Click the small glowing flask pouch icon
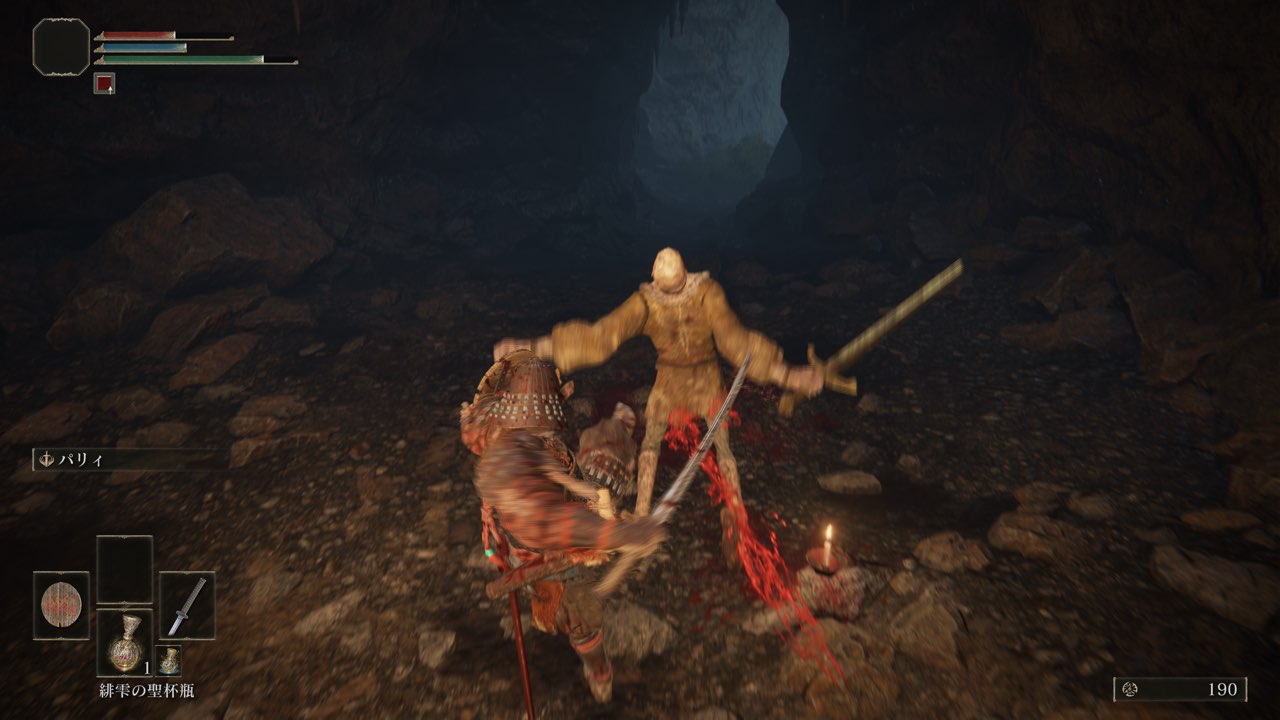The width and height of the screenshot is (1280, 720). pos(169,660)
